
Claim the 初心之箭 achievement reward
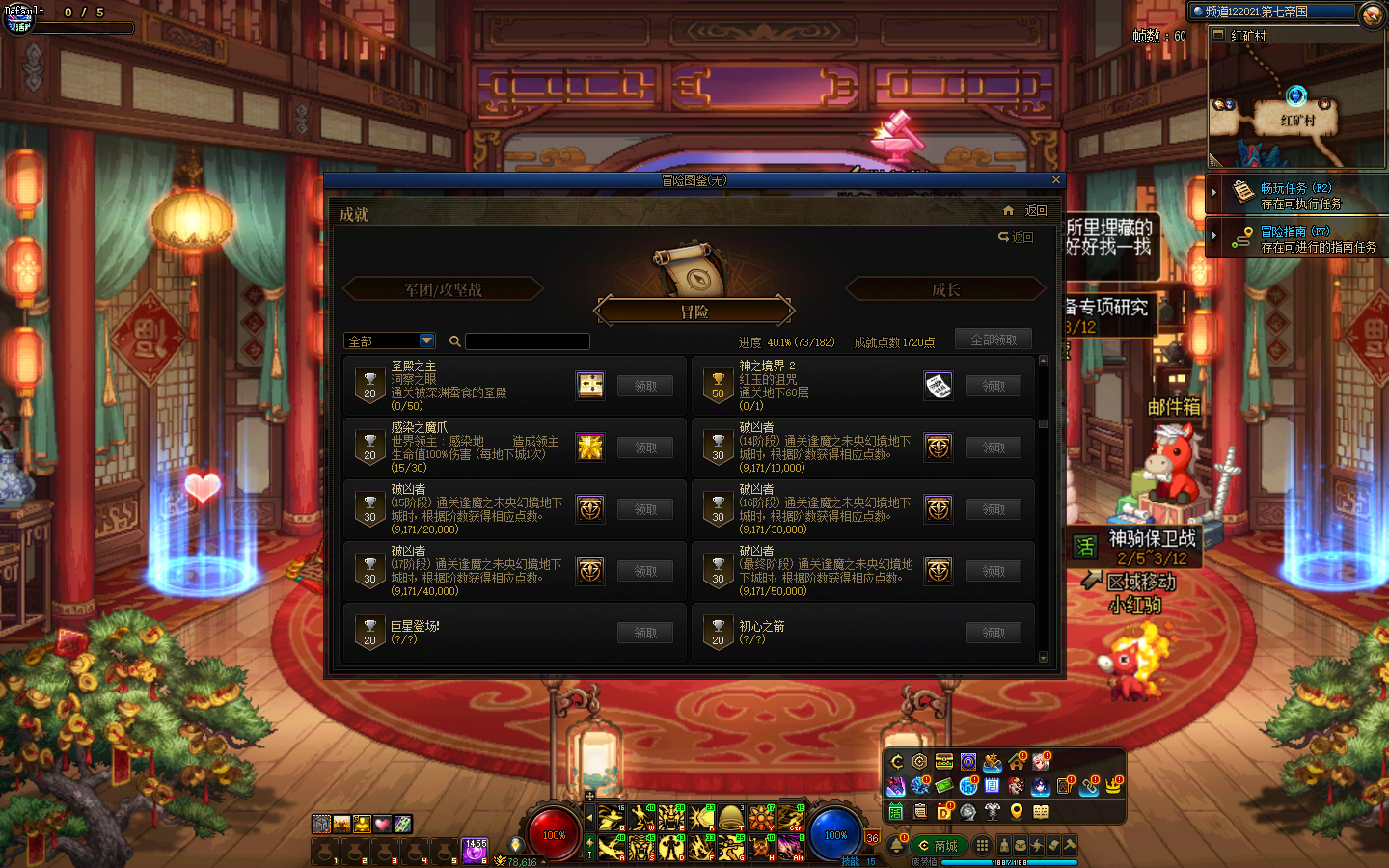pyautogui.click(x=994, y=633)
